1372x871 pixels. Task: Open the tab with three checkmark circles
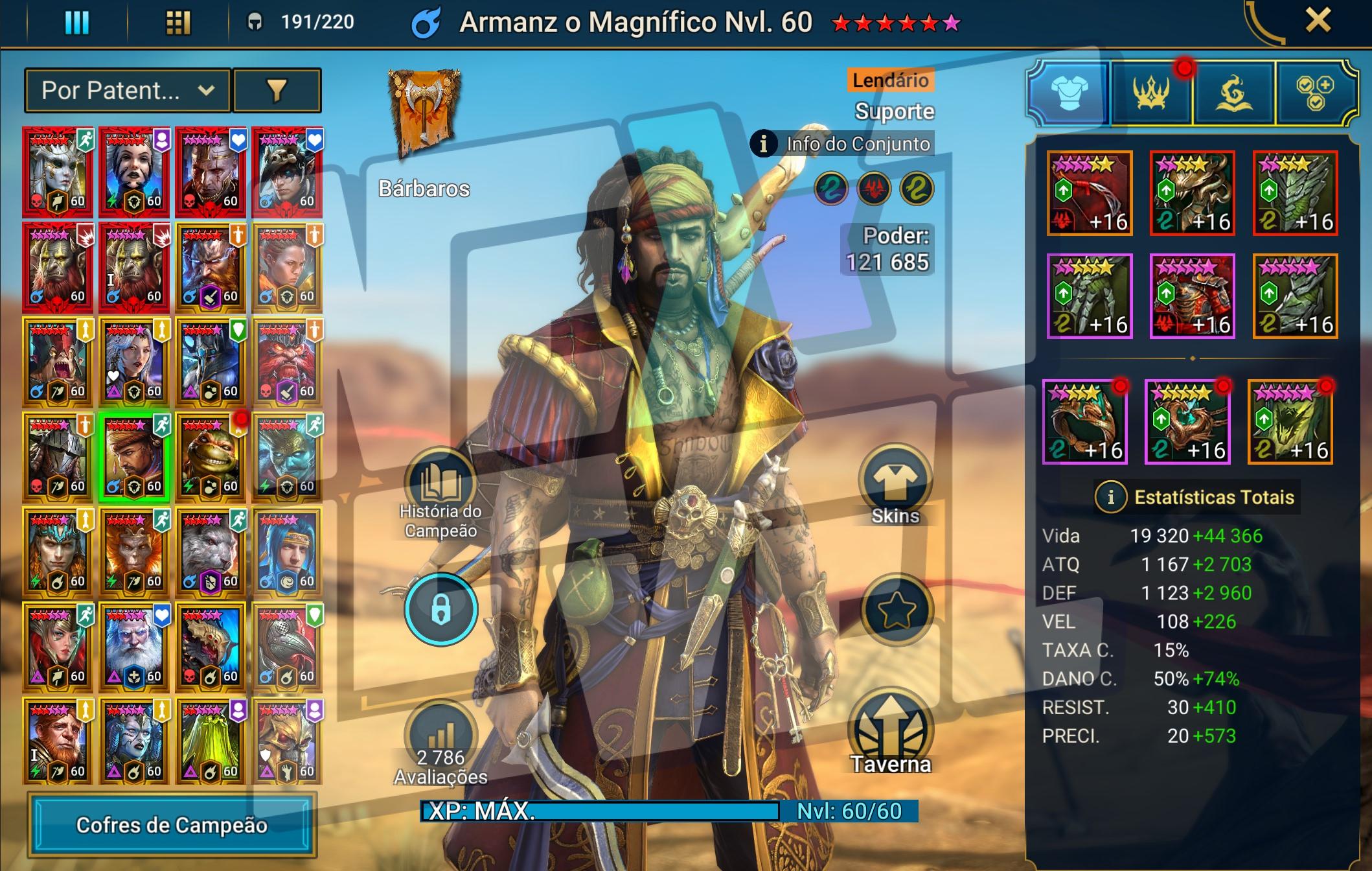1316,93
